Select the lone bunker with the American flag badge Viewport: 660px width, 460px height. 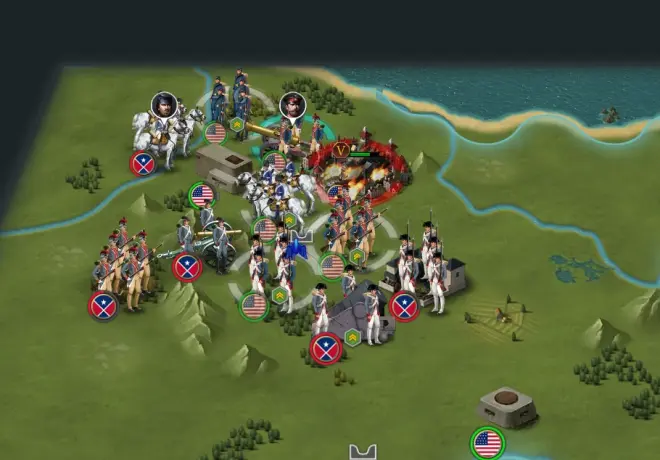click(x=506, y=407)
